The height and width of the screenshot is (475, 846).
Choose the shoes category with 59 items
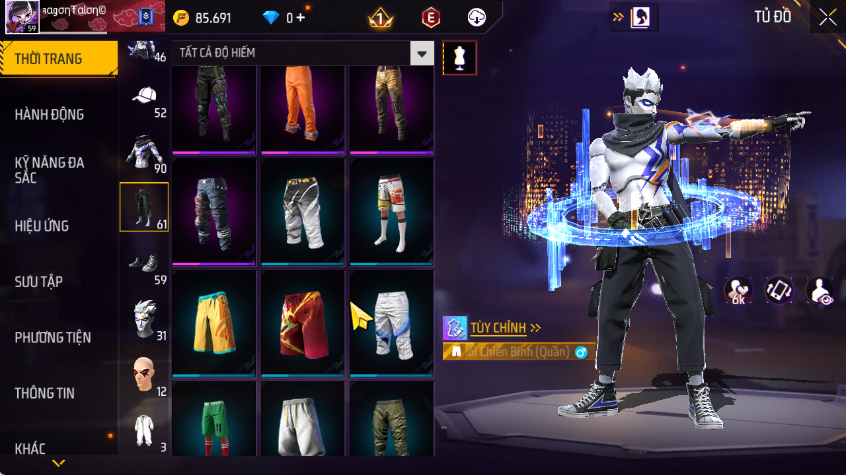coord(145,263)
